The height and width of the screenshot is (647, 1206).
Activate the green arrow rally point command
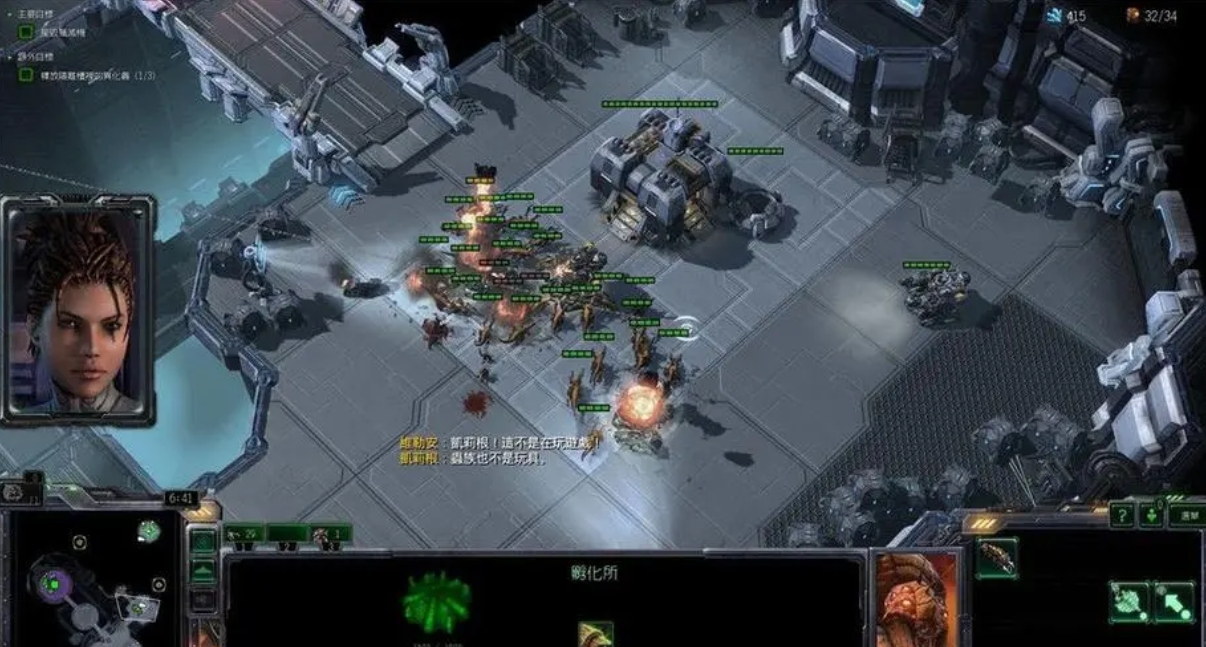coord(1174,602)
